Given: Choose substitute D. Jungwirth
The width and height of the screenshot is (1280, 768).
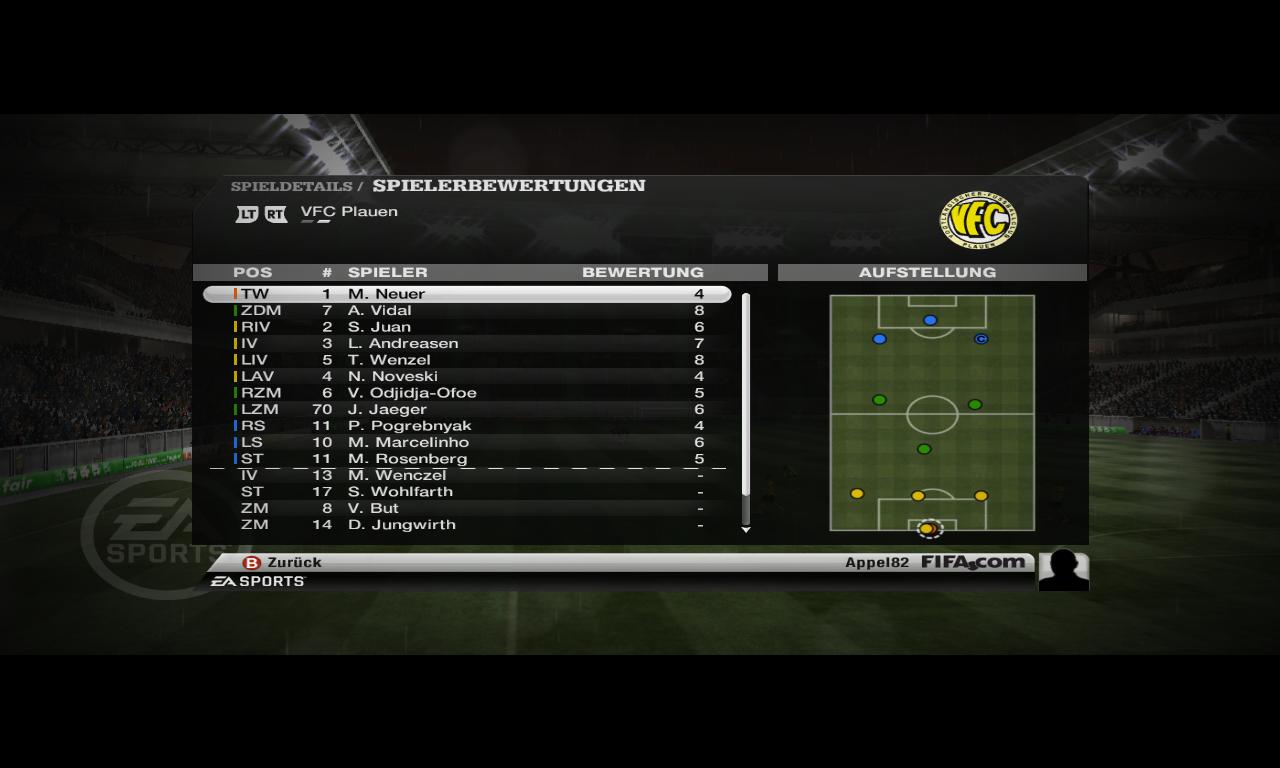Looking at the screenshot, I should [467, 525].
